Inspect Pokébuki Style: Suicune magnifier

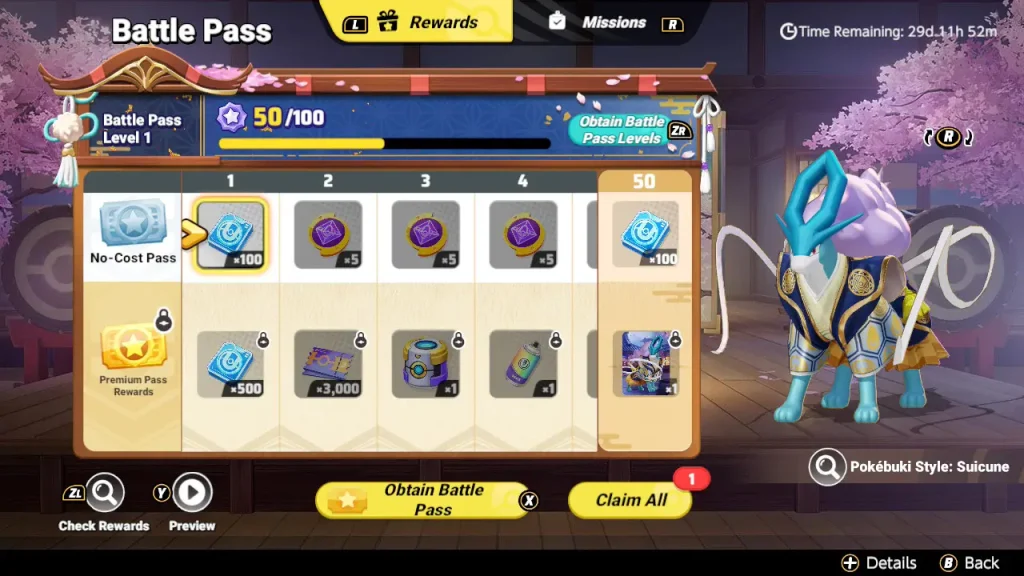pos(827,467)
